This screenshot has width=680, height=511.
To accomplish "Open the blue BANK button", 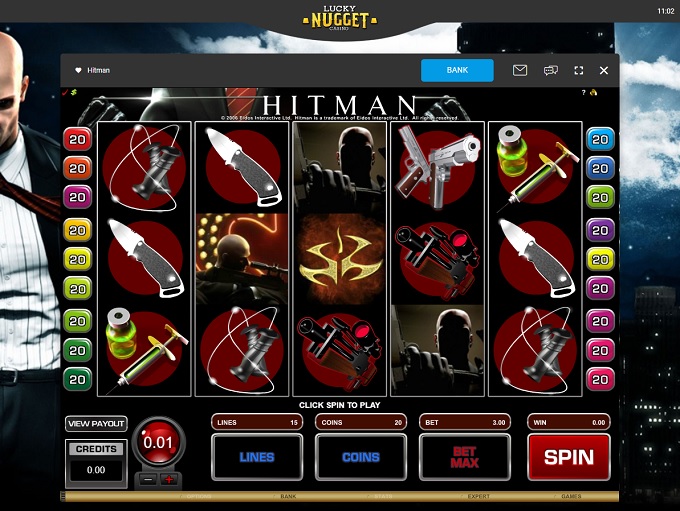I will [457, 70].
